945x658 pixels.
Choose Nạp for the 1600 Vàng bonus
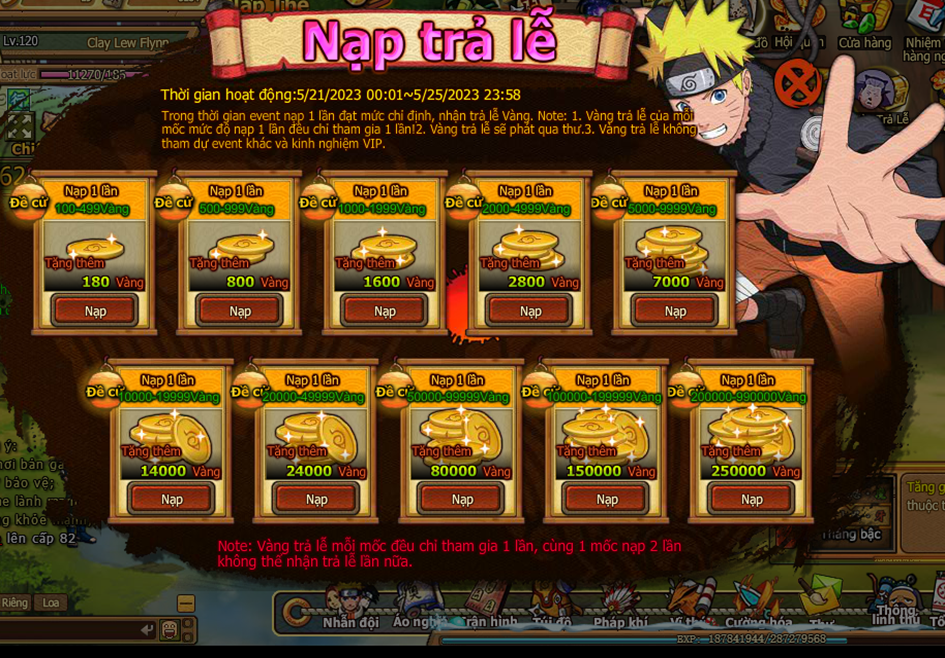pyautogui.click(x=385, y=311)
